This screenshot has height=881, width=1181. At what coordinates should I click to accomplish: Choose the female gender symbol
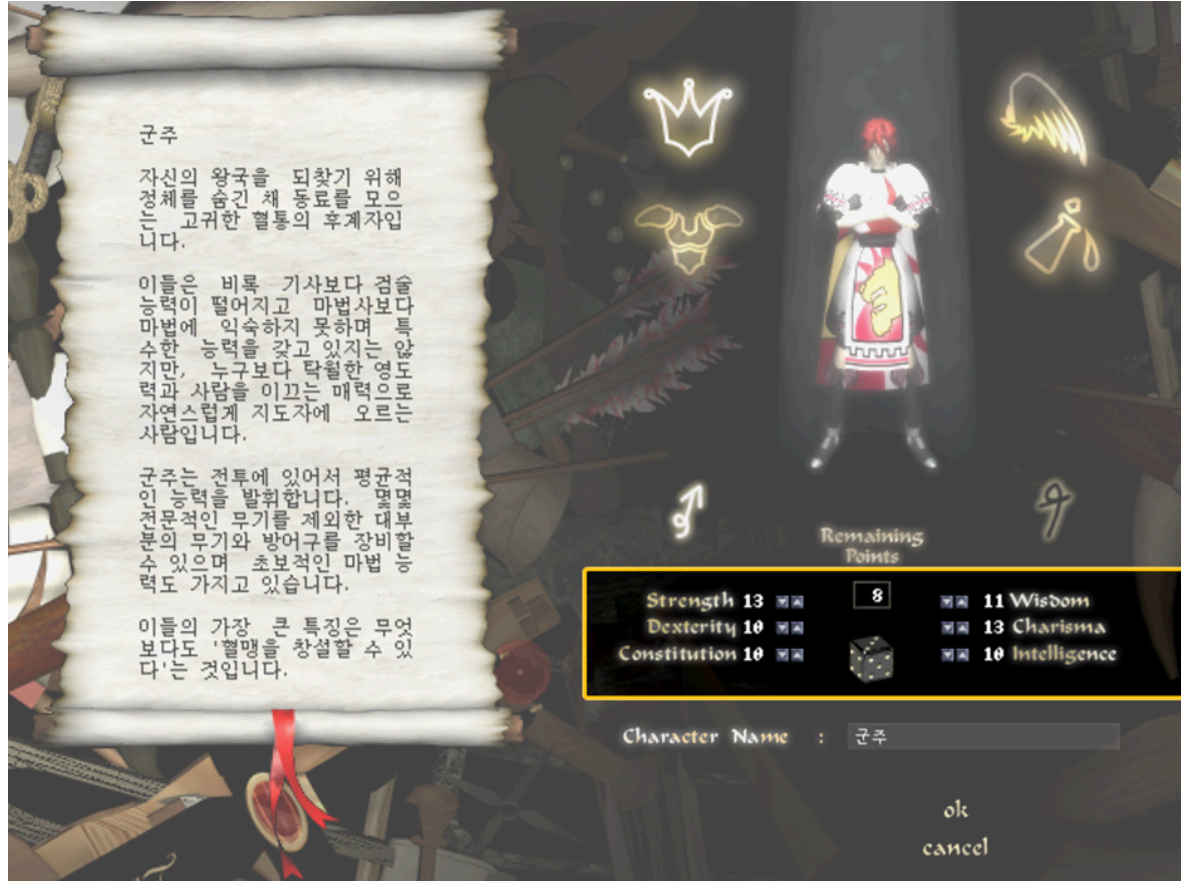pyautogui.click(x=1056, y=506)
